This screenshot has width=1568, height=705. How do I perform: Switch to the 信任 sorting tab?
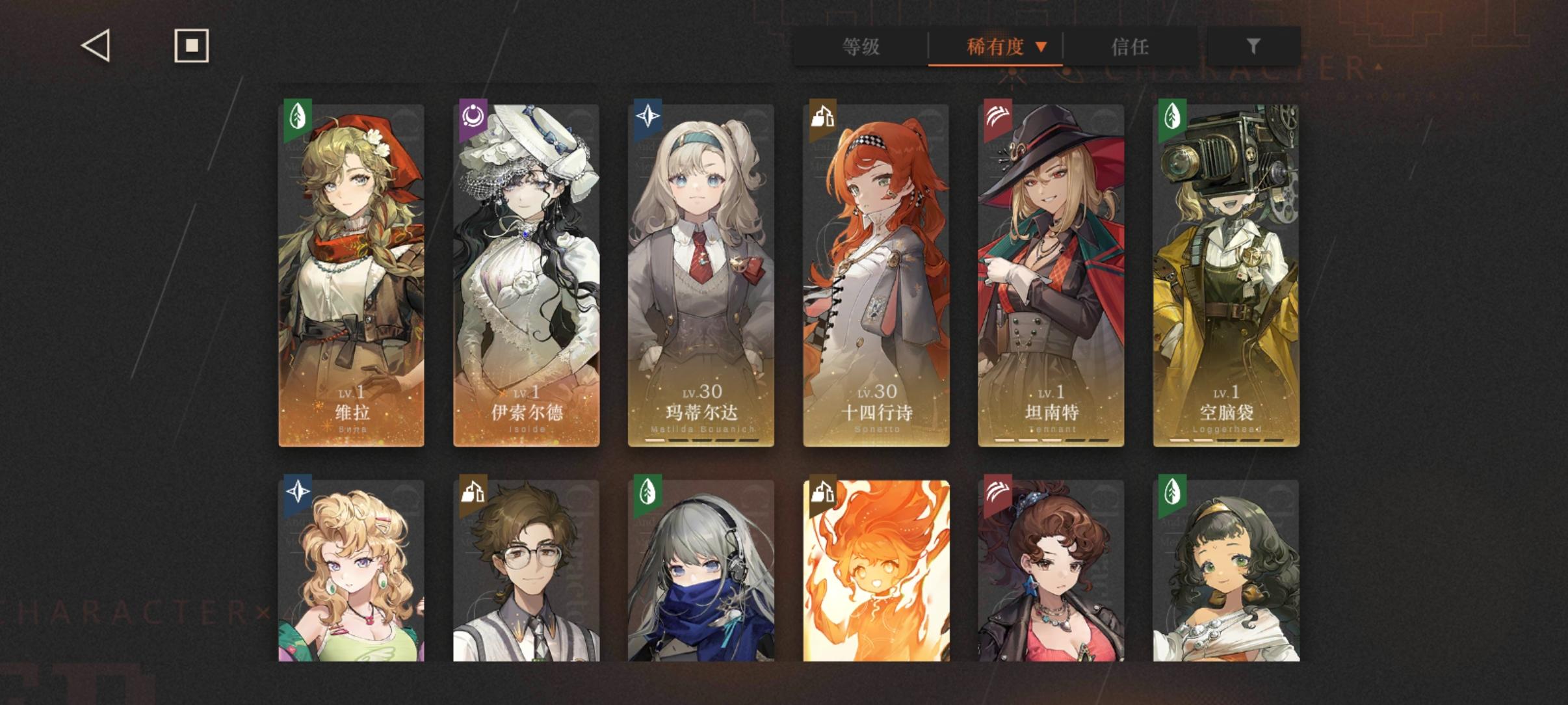click(x=1130, y=47)
